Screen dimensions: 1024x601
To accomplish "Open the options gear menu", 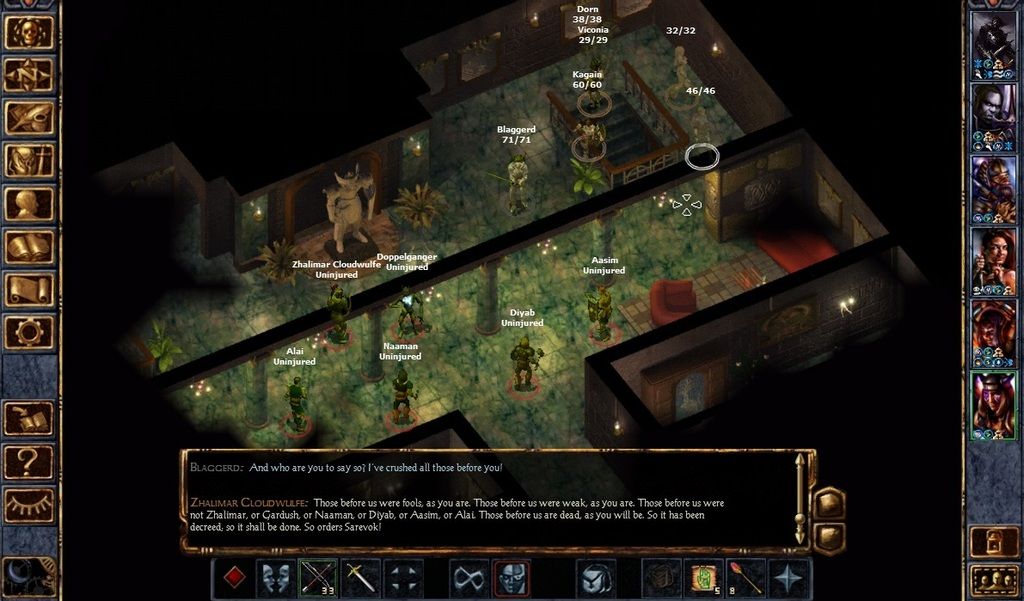I will point(29,331).
